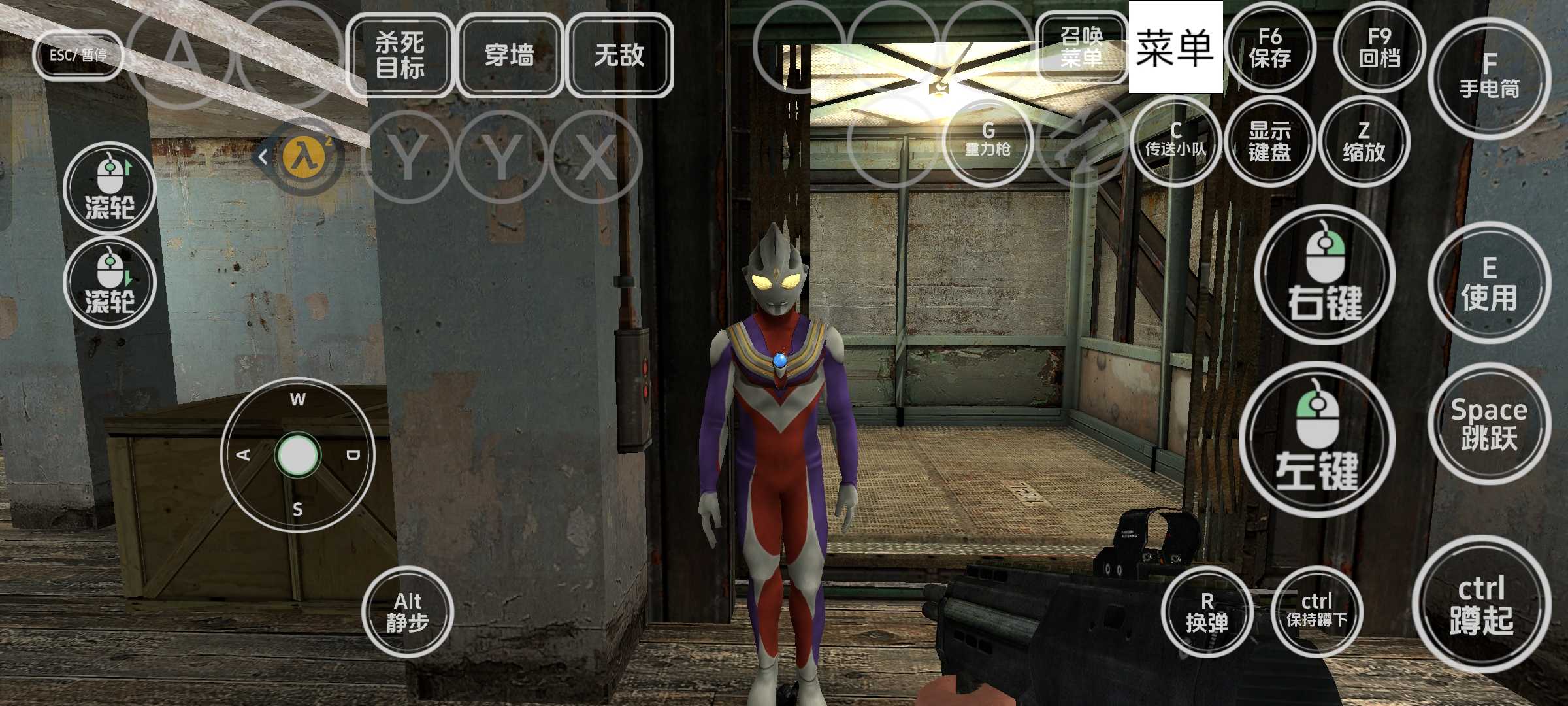Screen dimensions: 1568x706
Task: Load the save with F9 回档
Action: (x=1379, y=47)
